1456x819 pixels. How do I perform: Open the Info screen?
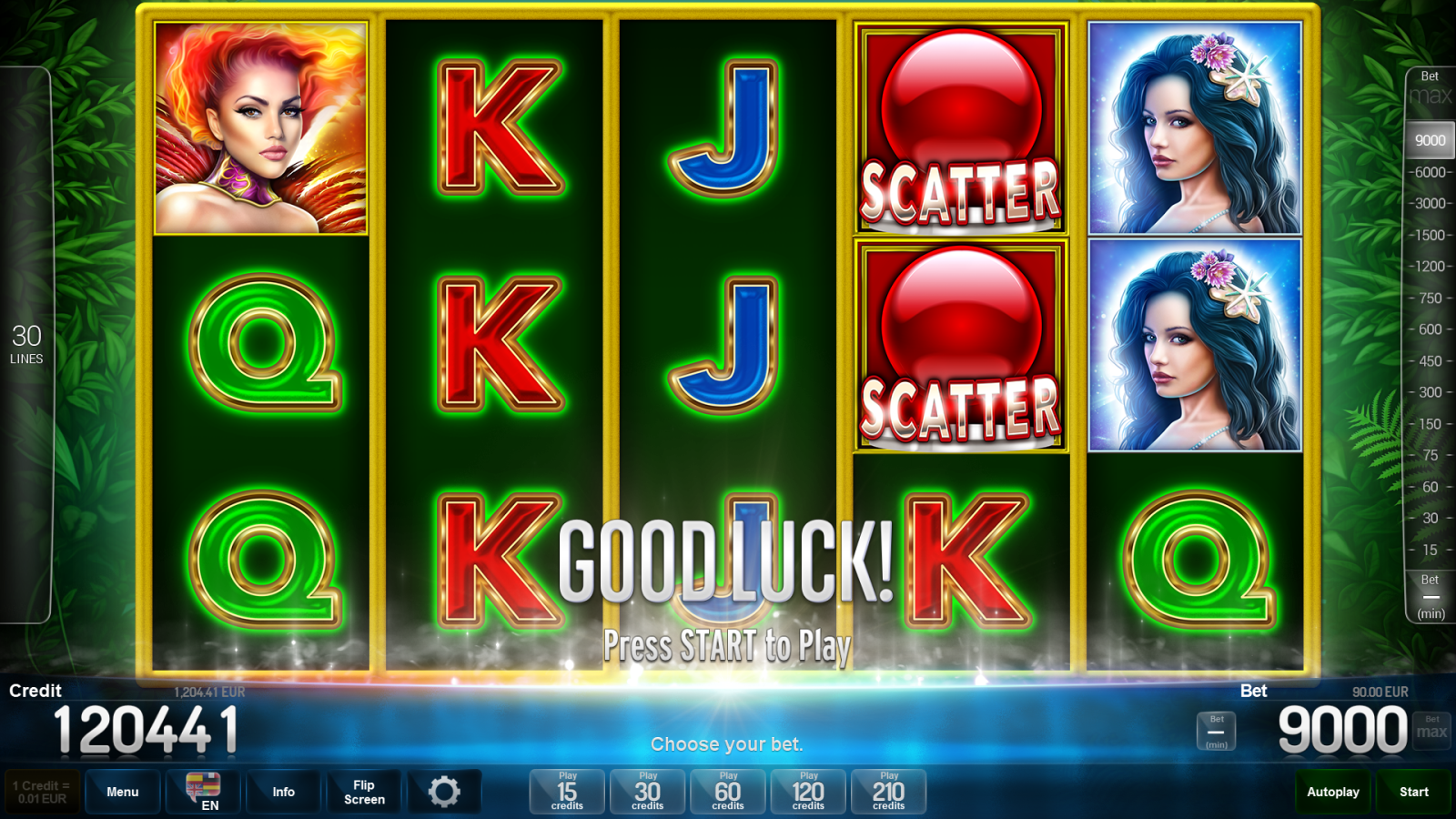(283, 791)
